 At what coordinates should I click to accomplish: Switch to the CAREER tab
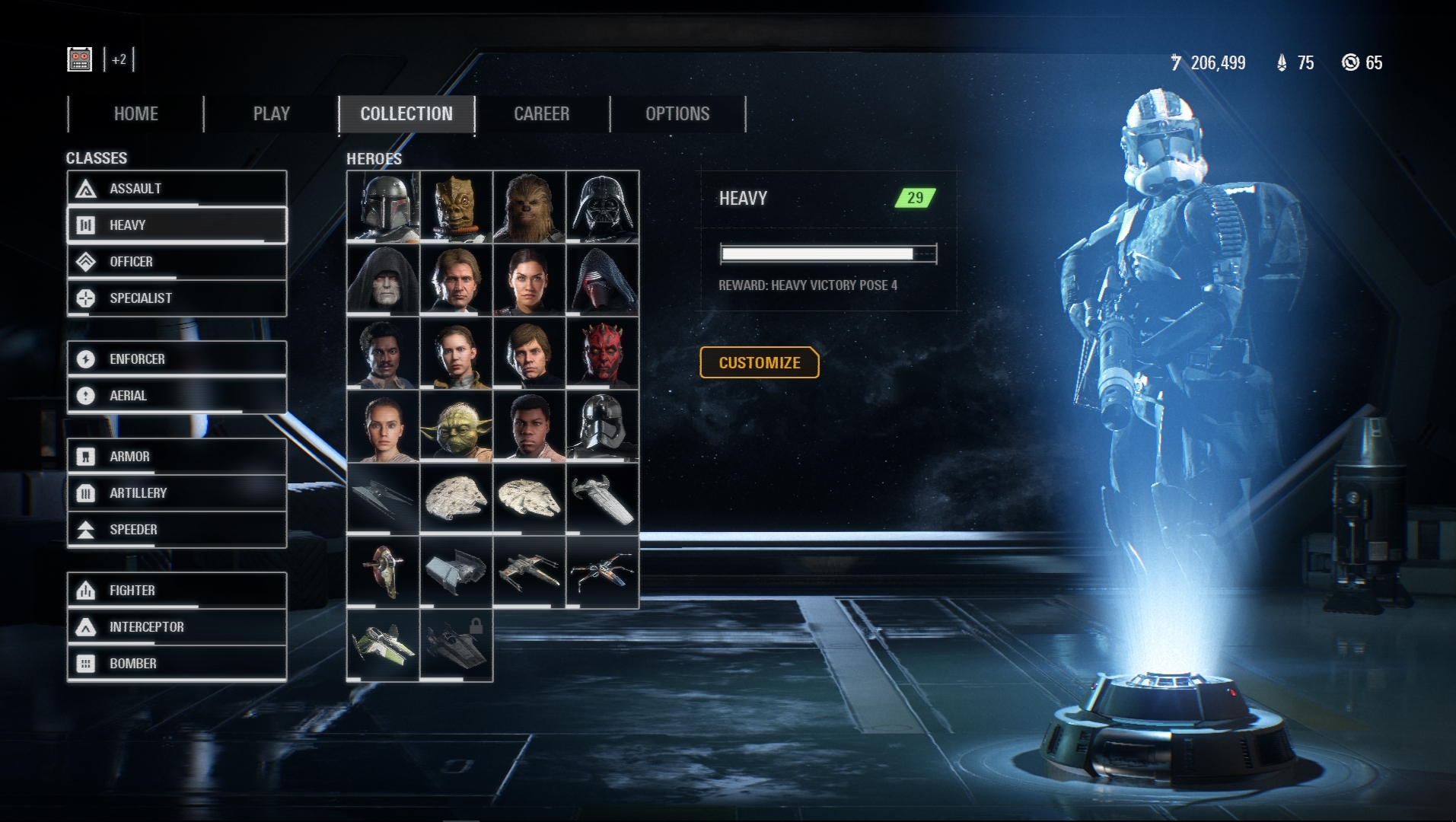542,114
